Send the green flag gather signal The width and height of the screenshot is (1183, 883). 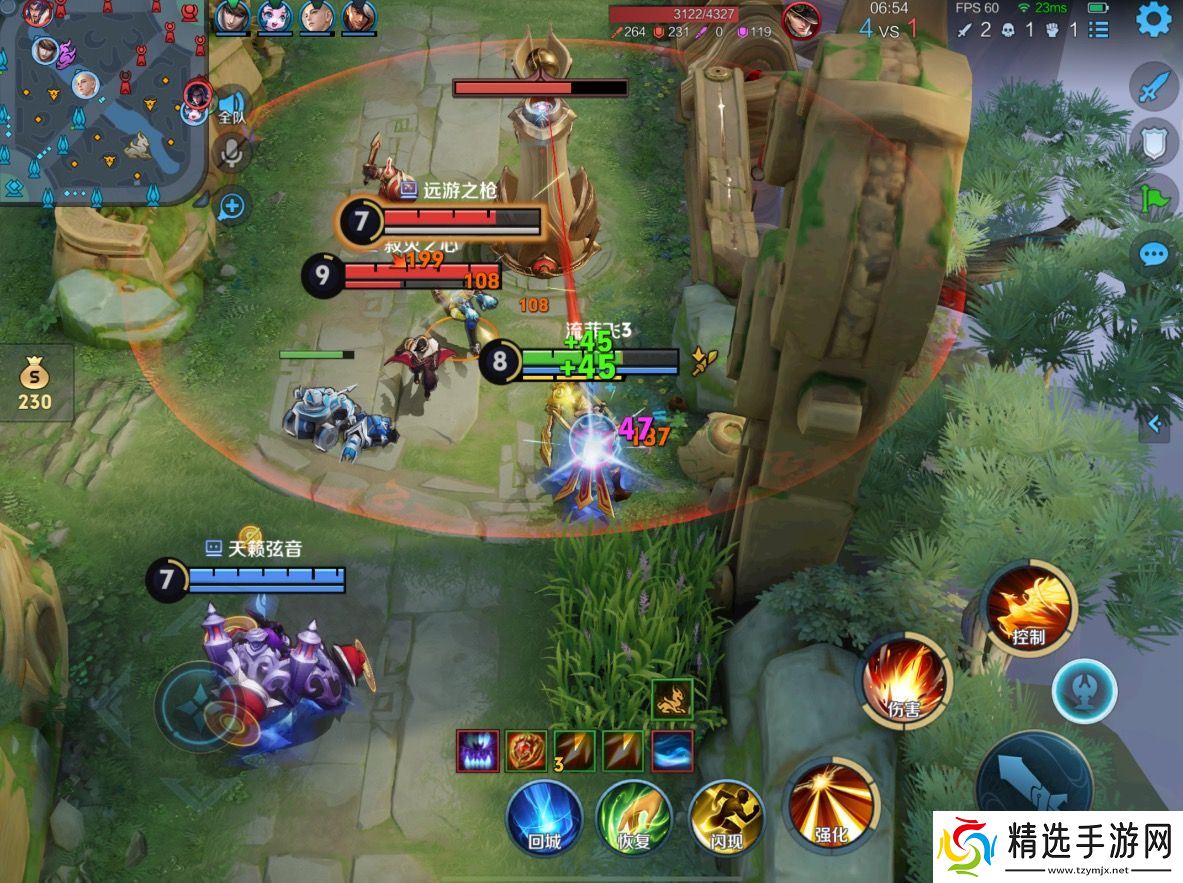(x=1154, y=198)
